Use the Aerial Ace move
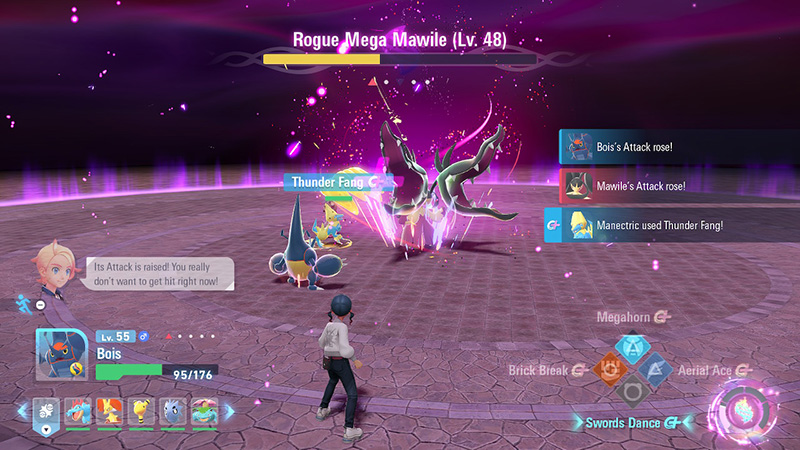The image size is (800, 450). (x=656, y=369)
